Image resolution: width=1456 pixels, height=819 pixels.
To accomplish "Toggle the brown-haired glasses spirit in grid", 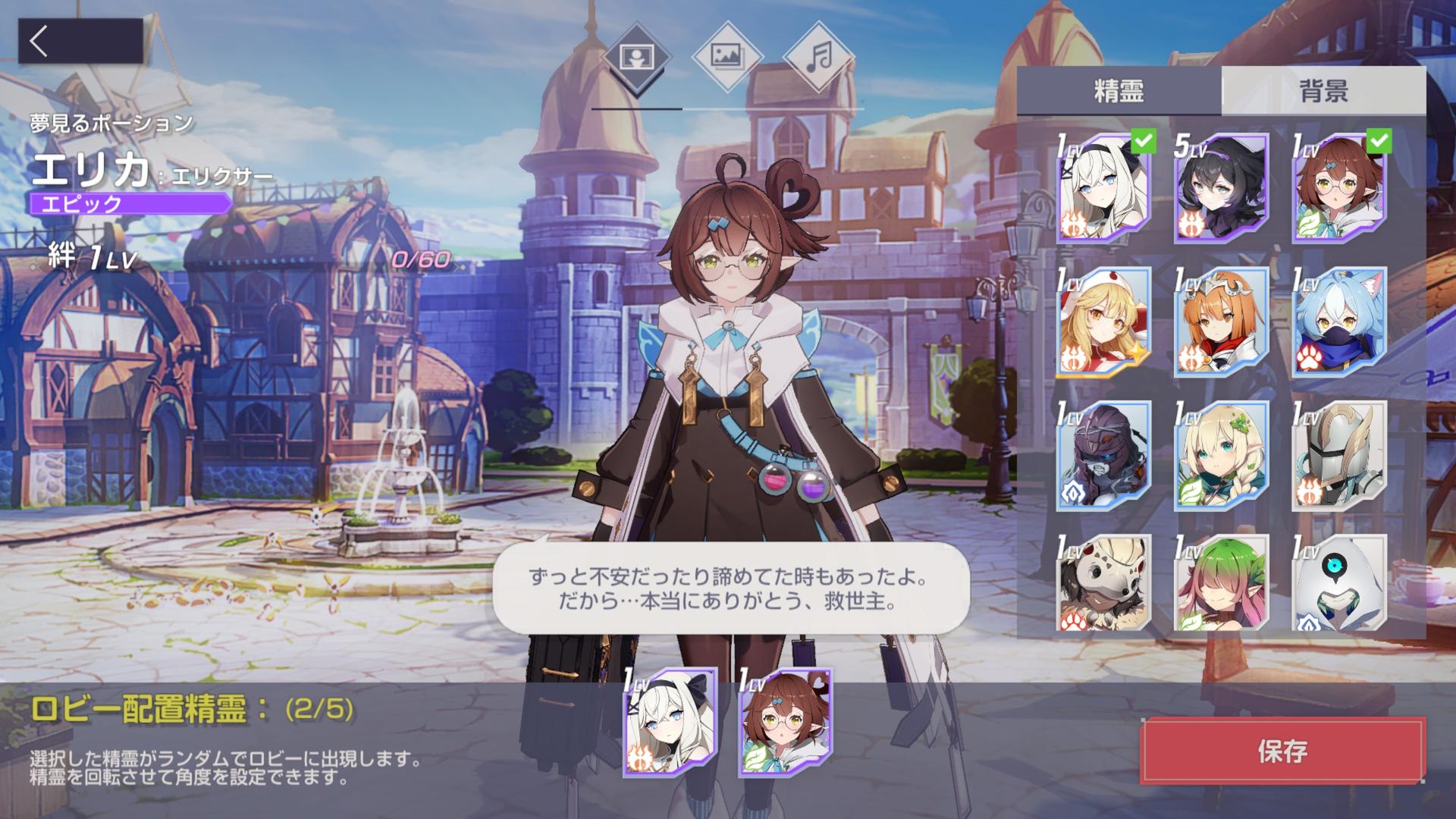I will 1339,188.
